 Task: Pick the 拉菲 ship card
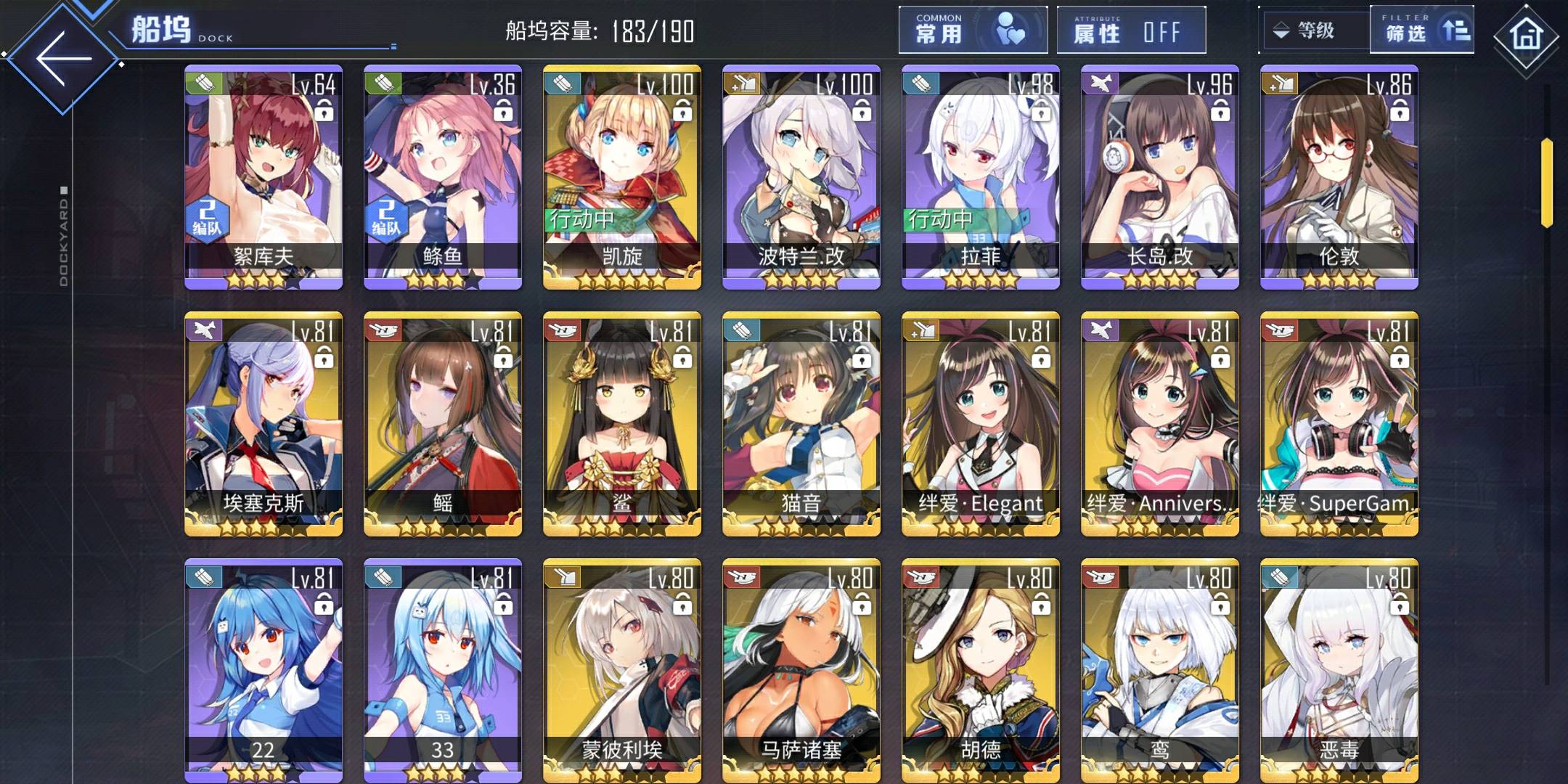[x=981, y=177]
